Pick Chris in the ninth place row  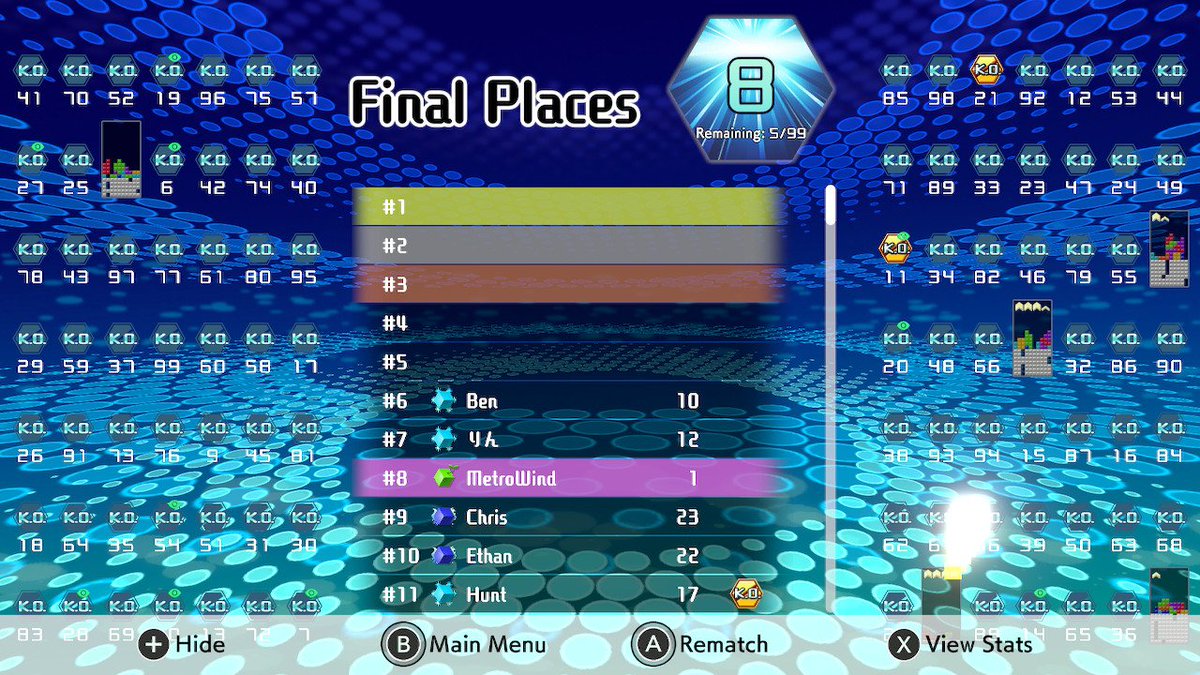(565, 517)
